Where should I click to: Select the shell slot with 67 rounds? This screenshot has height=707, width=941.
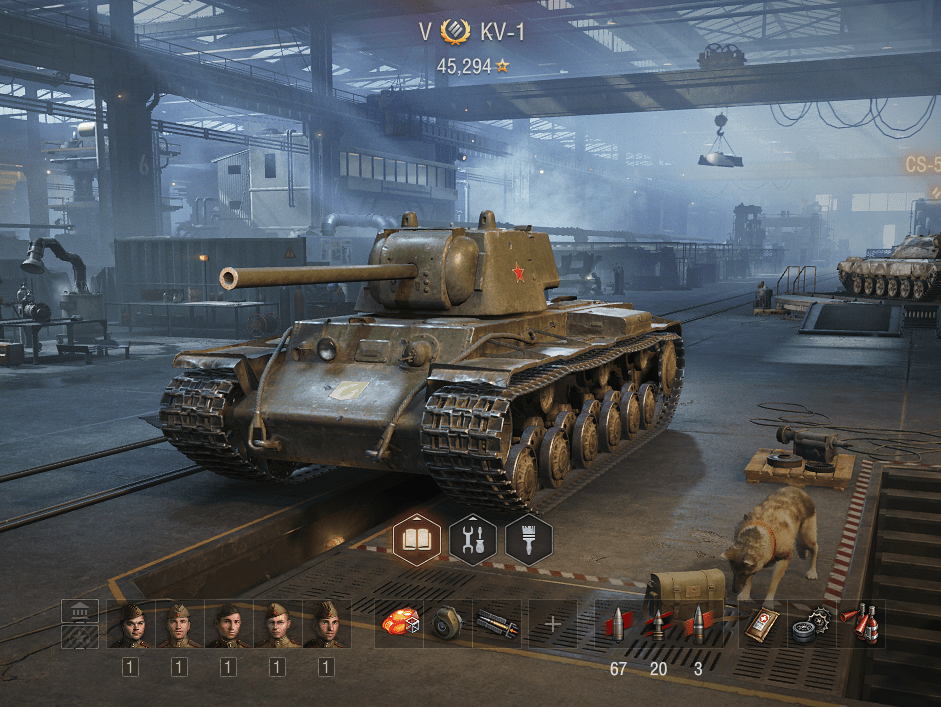(617, 624)
